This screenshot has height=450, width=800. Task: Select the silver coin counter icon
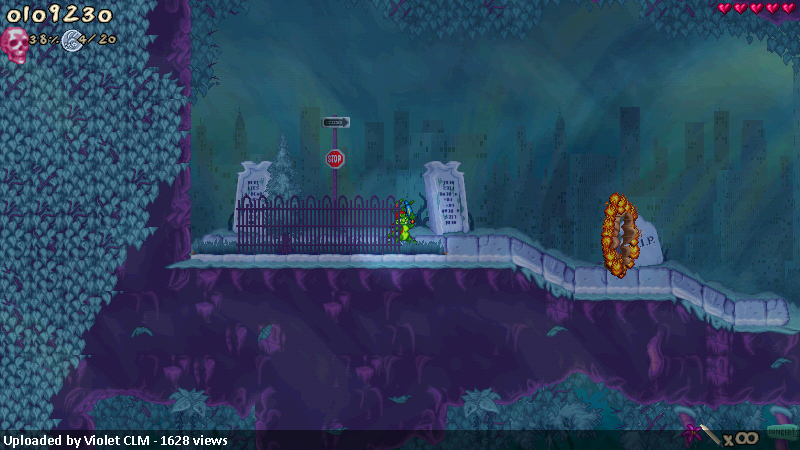coord(71,40)
